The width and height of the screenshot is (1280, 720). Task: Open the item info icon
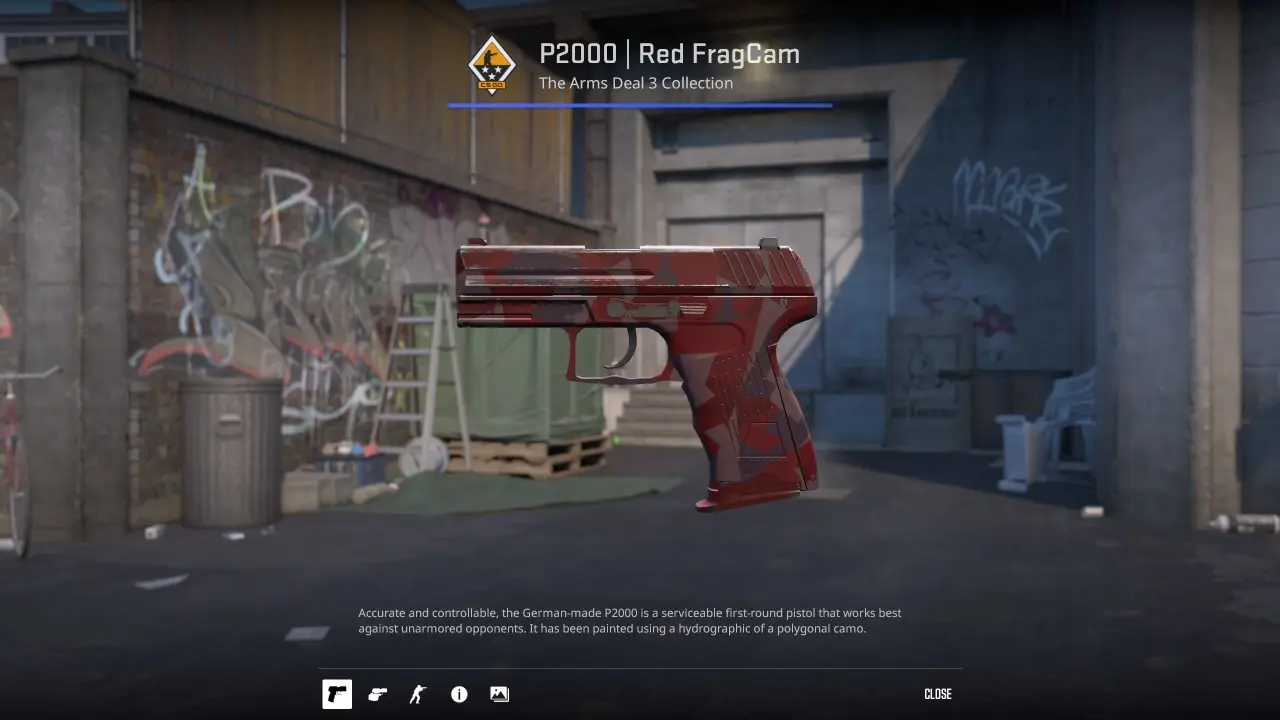[459, 694]
